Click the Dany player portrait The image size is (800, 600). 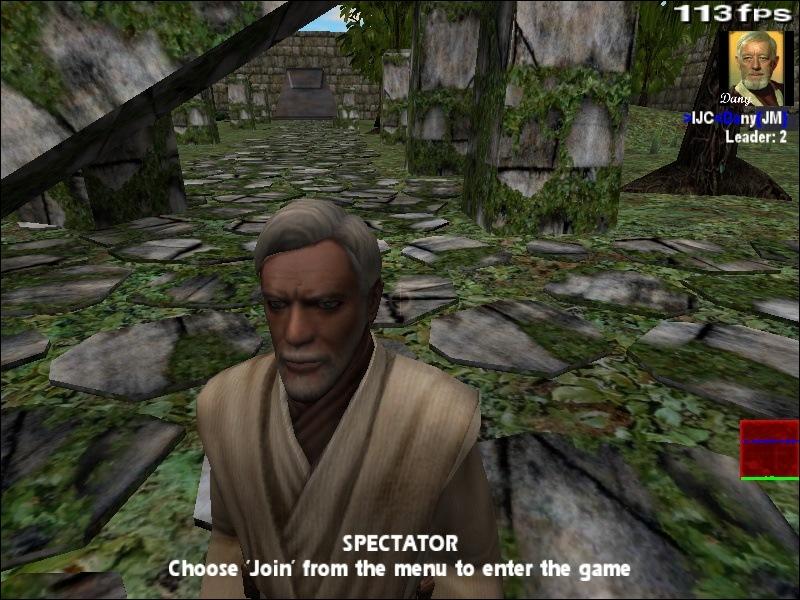click(756, 68)
